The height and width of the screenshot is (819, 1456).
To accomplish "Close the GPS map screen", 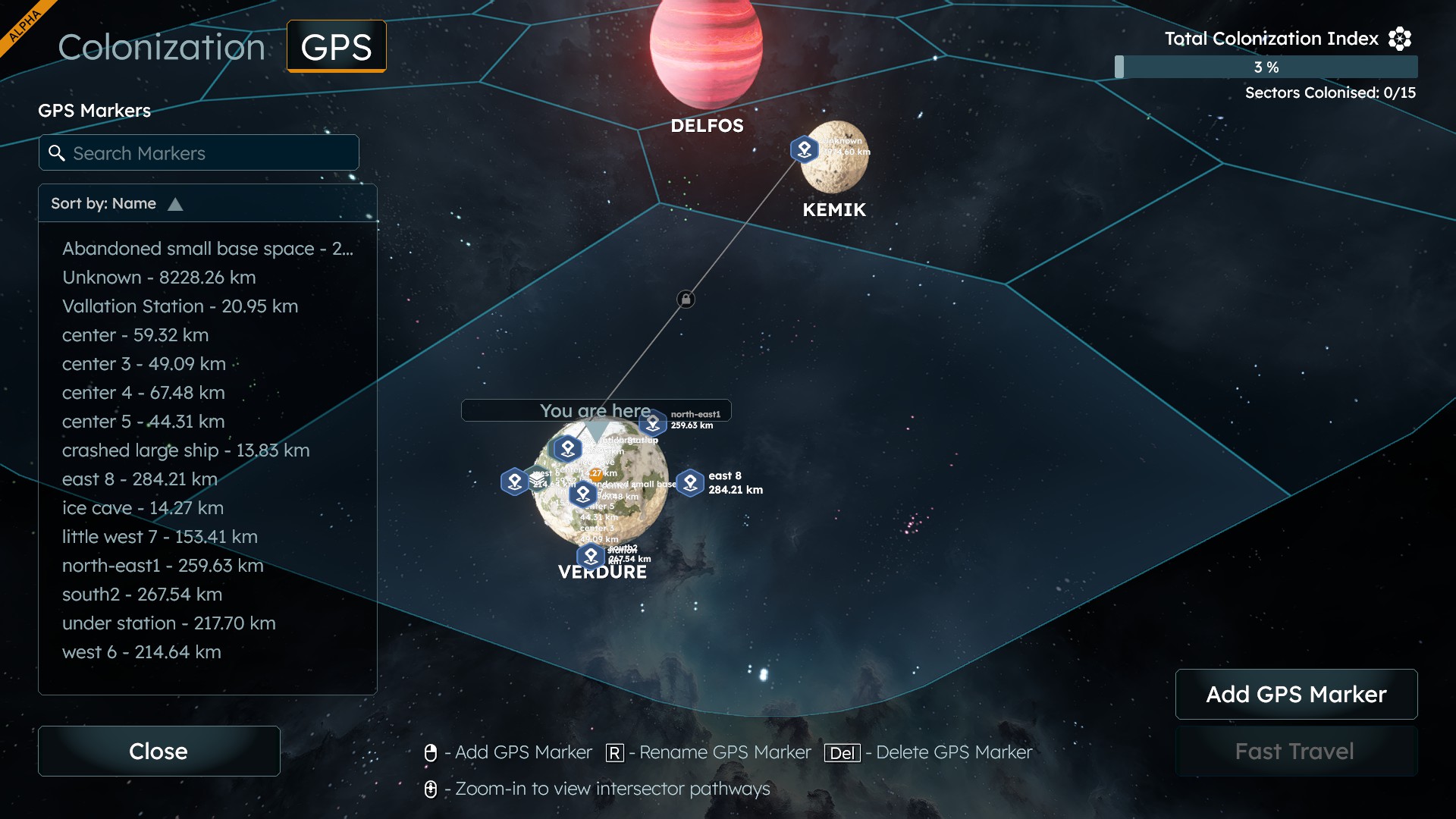I will pos(158,751).
